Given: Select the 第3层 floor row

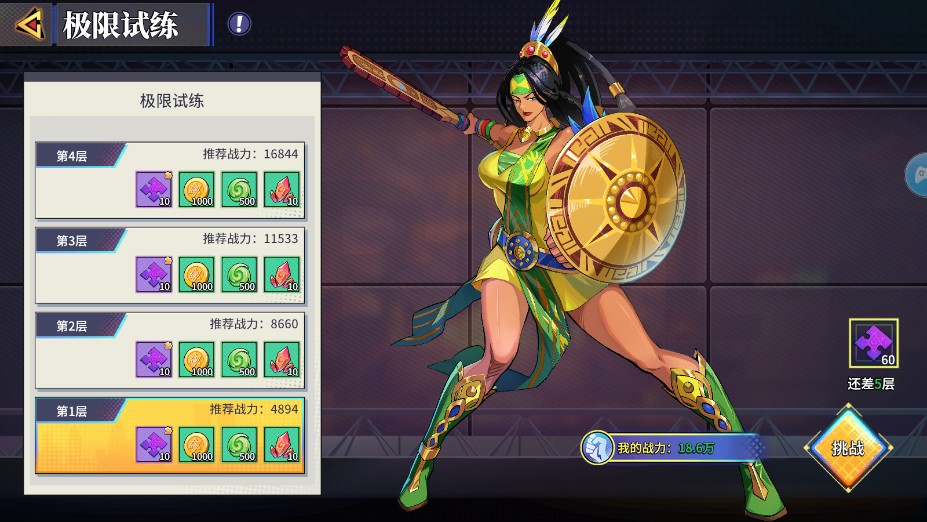Looking at the screenshot, I should (170, 265).
